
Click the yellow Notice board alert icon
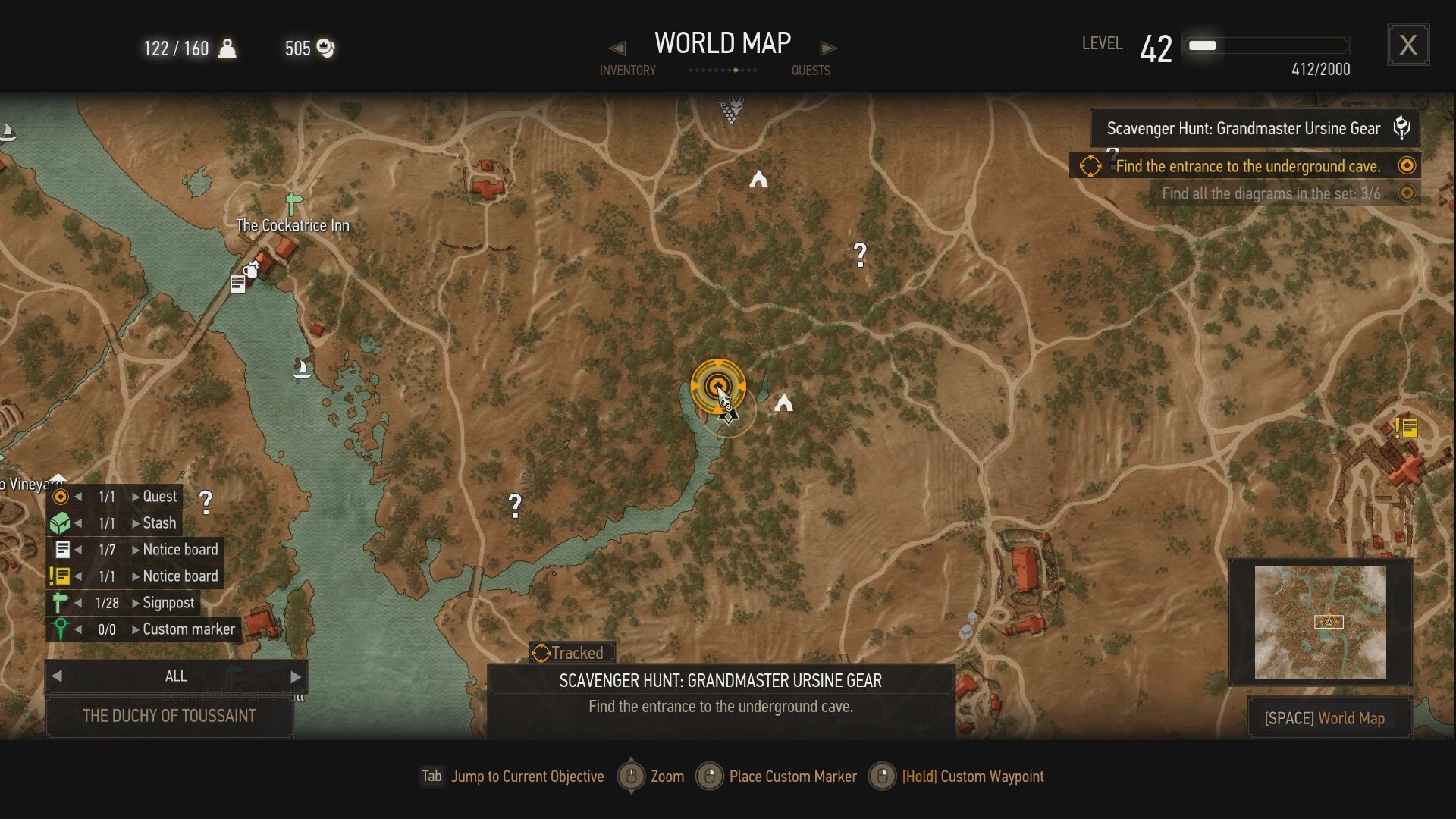coord(62,576)
